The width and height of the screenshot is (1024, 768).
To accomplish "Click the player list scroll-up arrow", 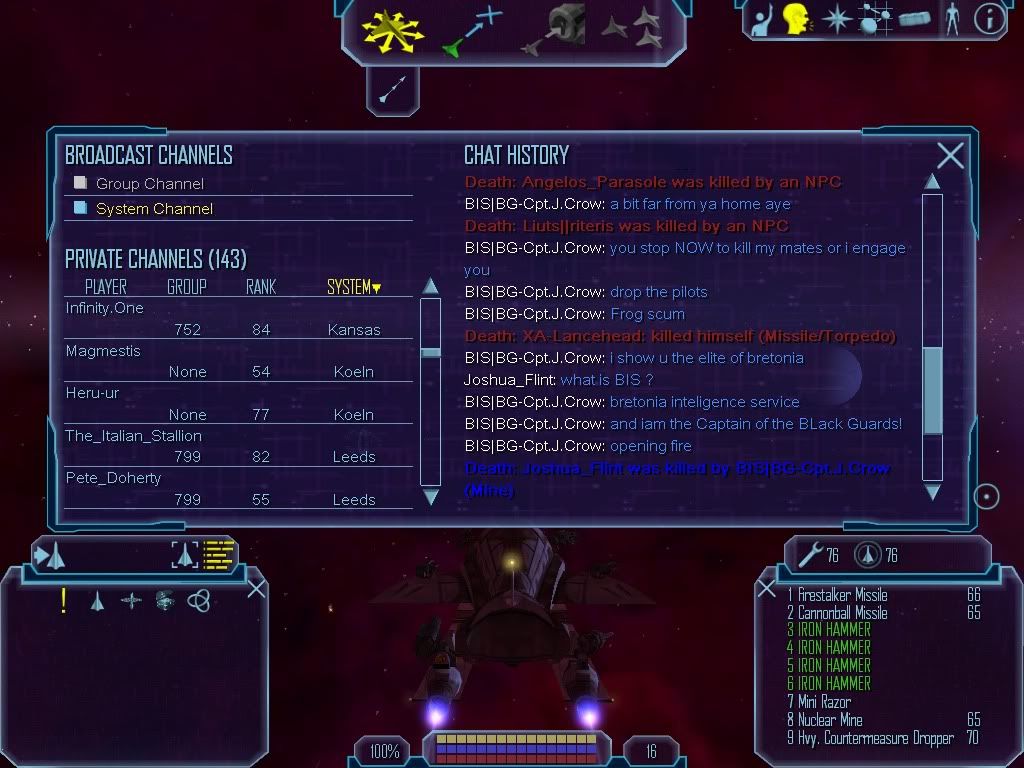I will (x=430, y=286).
